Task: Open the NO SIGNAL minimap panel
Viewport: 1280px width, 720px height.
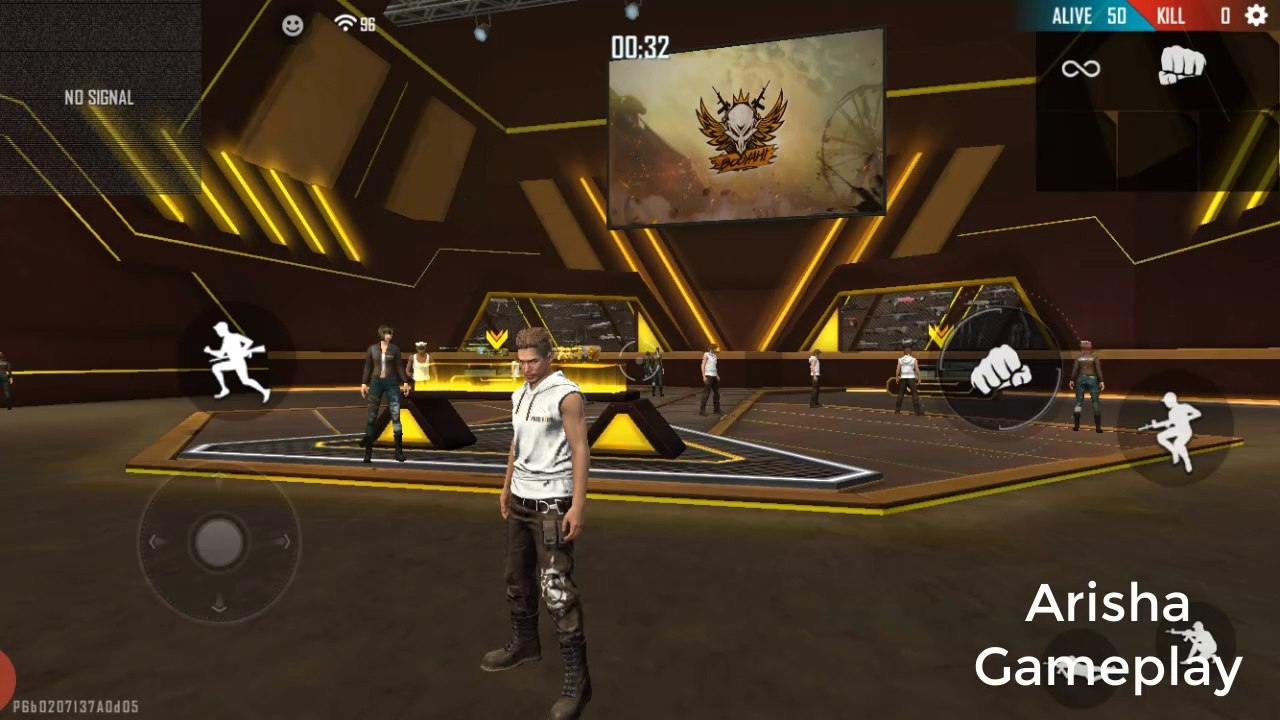Action: (x=100, y=98)
